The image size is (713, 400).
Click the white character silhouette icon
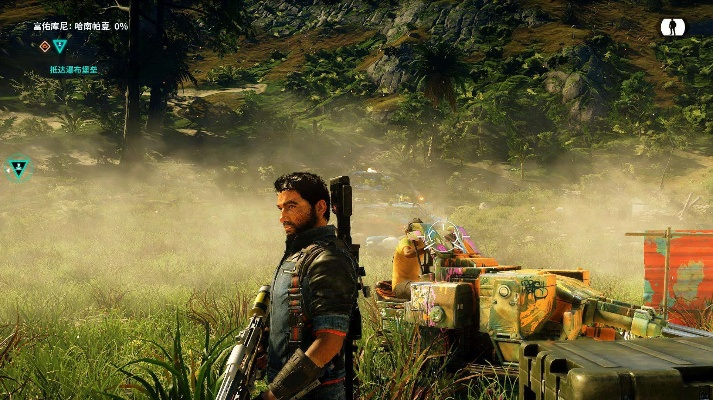[672, 27]
